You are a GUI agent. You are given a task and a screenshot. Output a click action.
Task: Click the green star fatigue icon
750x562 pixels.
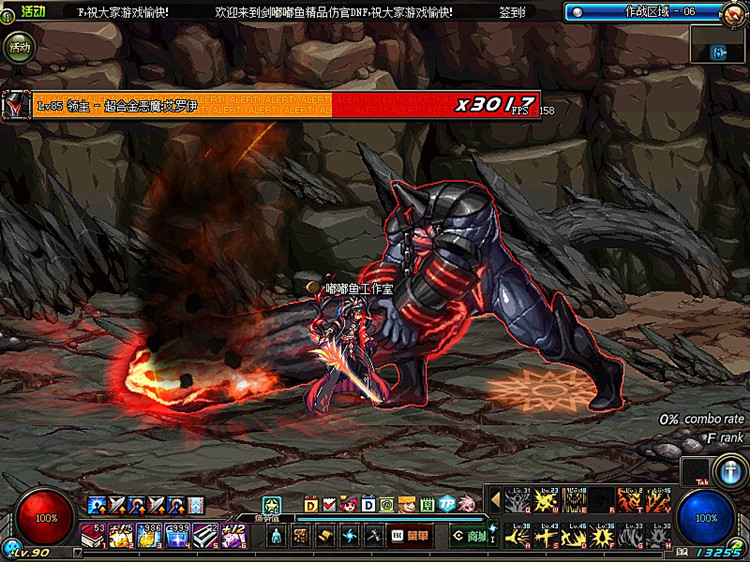point(271,504)
